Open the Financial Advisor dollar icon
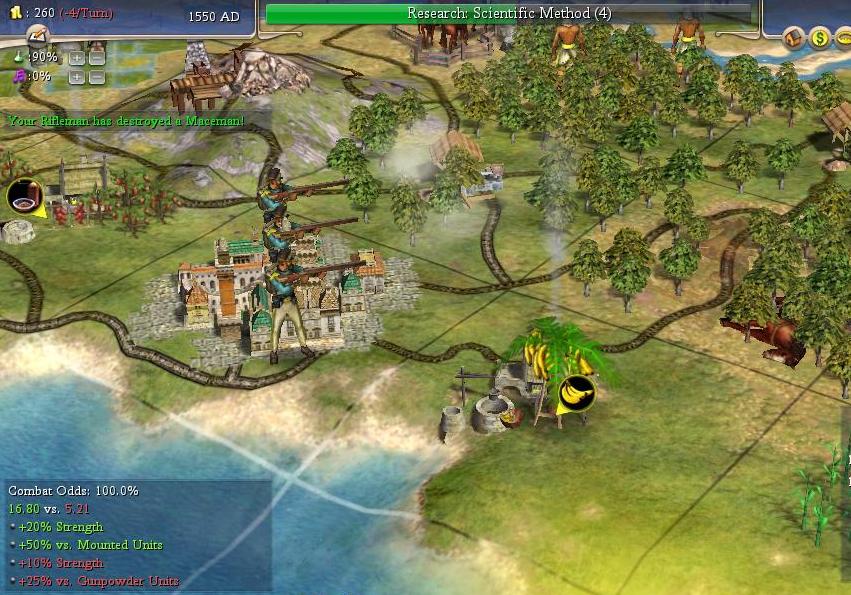The image size is (851, 595). tap(820, 38)
